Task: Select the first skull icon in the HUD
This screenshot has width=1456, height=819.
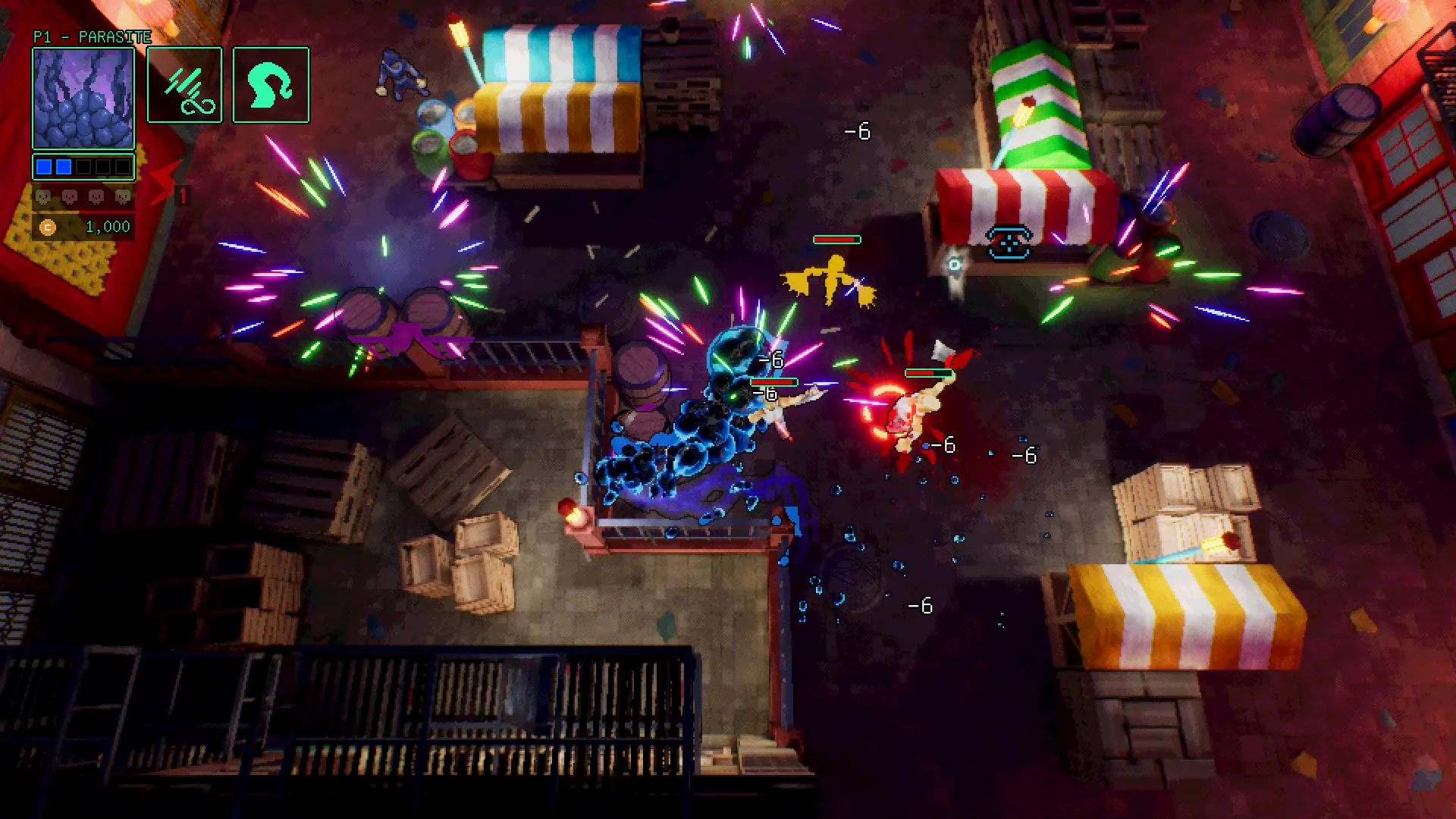Action: pyautogui.click(x=42, y=198)
